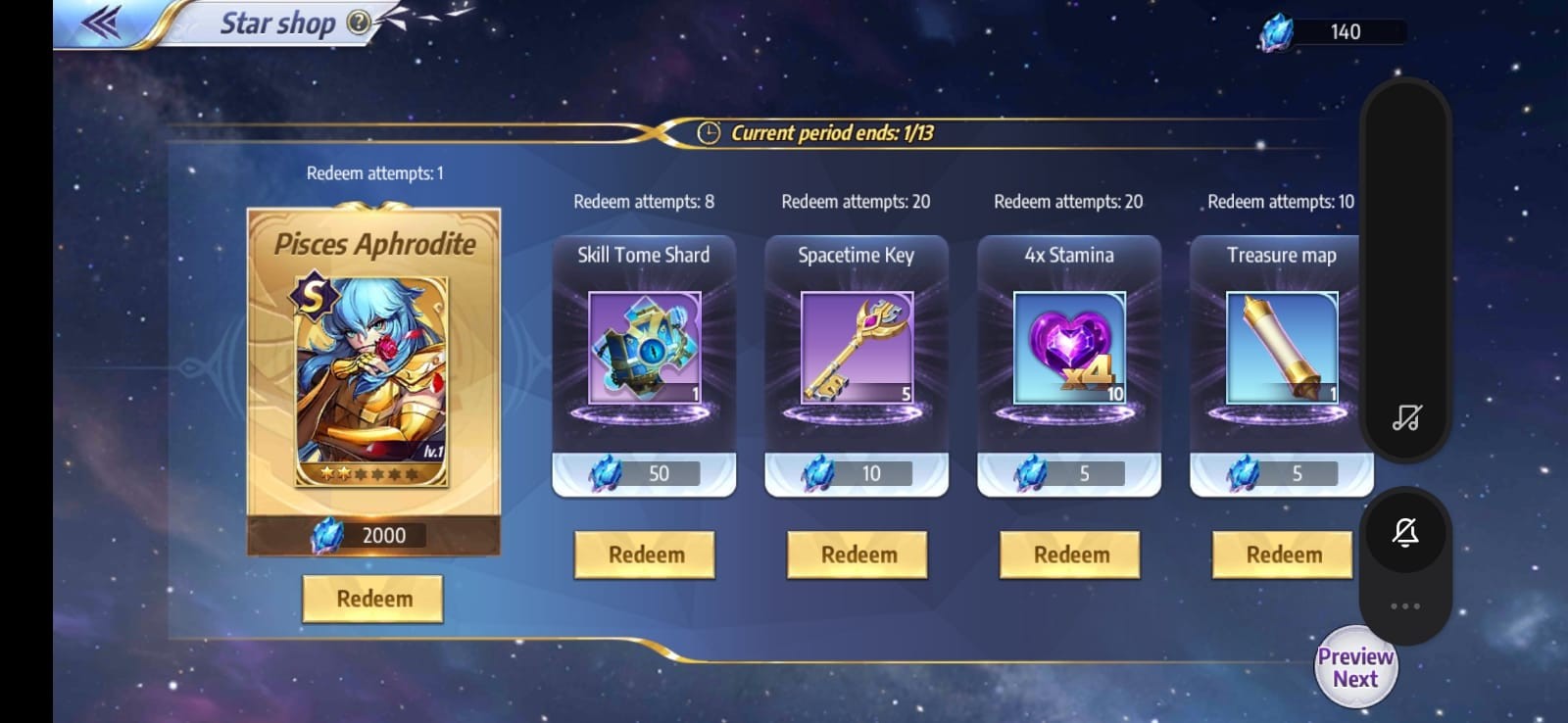Image resolution: width=1568 pixels, height=723 pixels.
Task: Go back using the double-arrow button
Action: (x=101, y=23)
